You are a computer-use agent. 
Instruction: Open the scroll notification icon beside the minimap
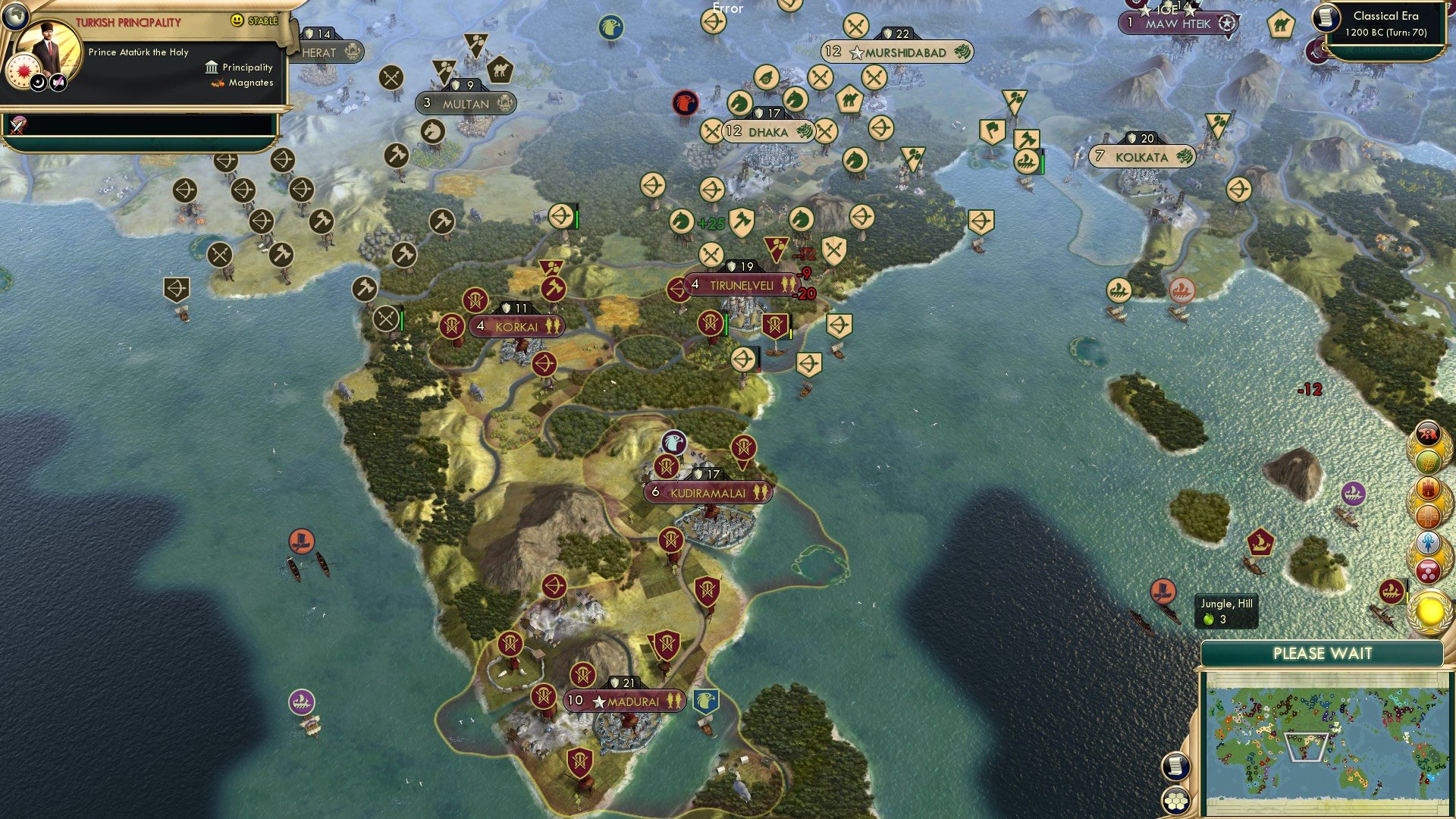coord(1175,767)
